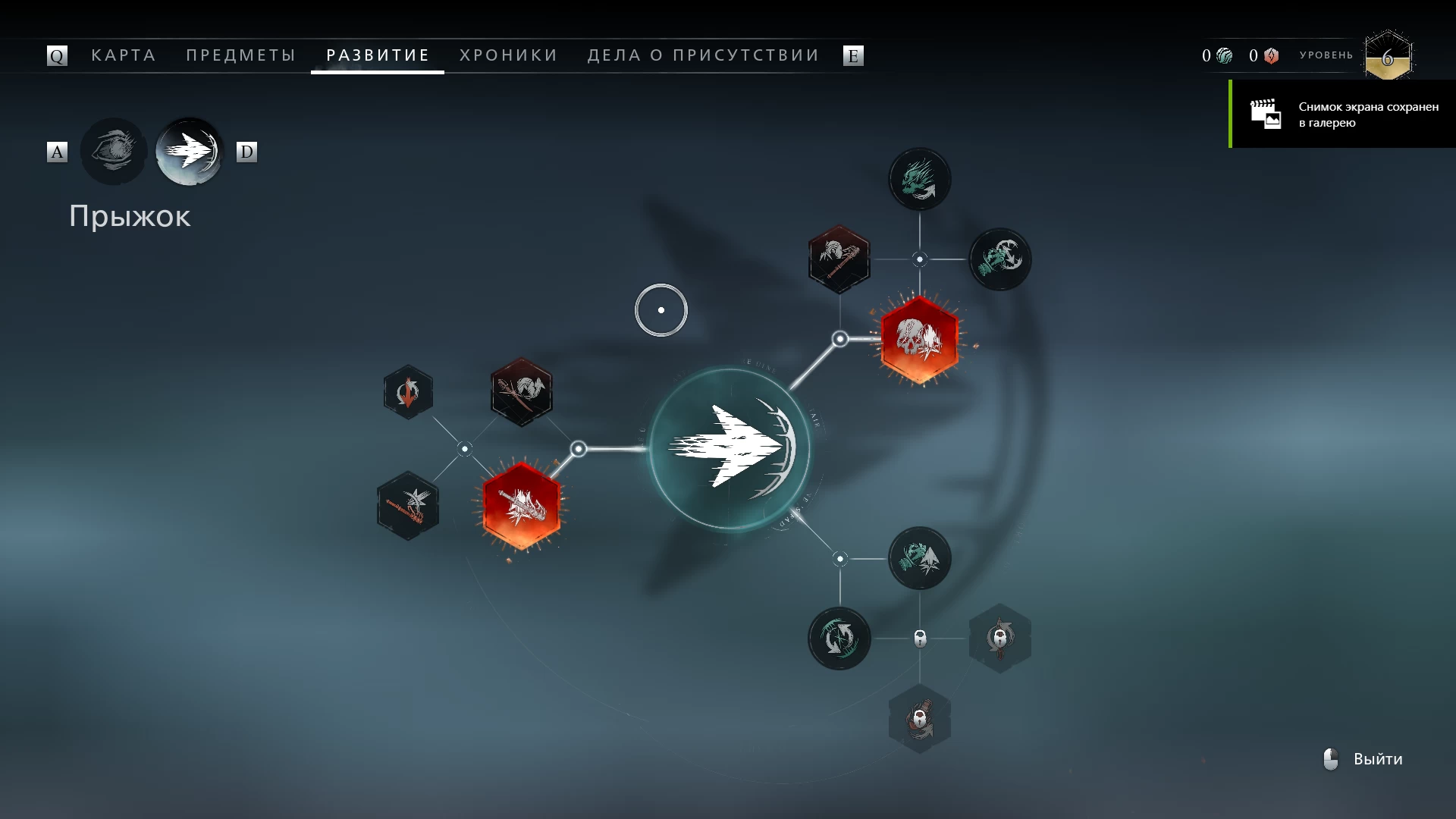Screen dimensions: 1456x819
Task: Open the ДЕЛА О ПРИСУТСТВИИ tab
Action: pos(703,55)
